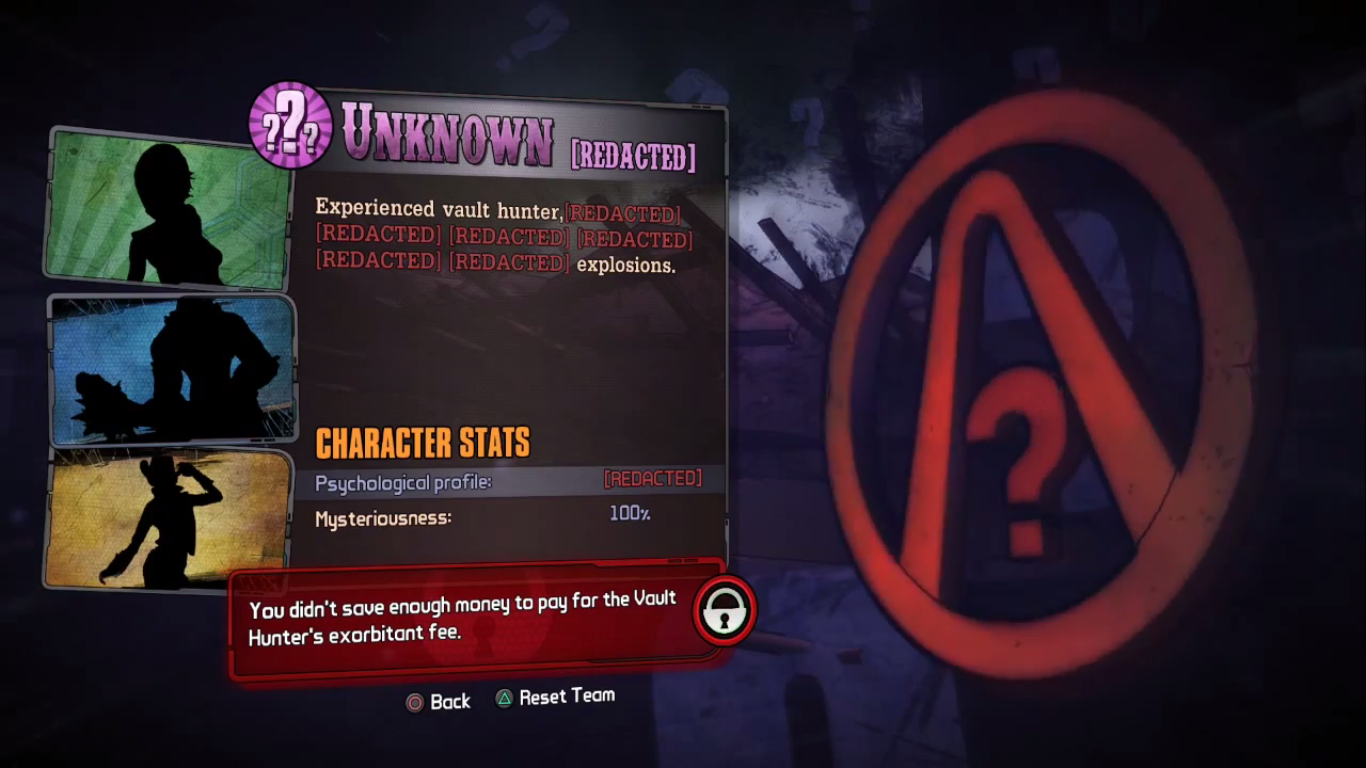The width and height of the screenshot is (1366, 768).
Task: Go back with the Back option
Action: click(x=438, y=701)
